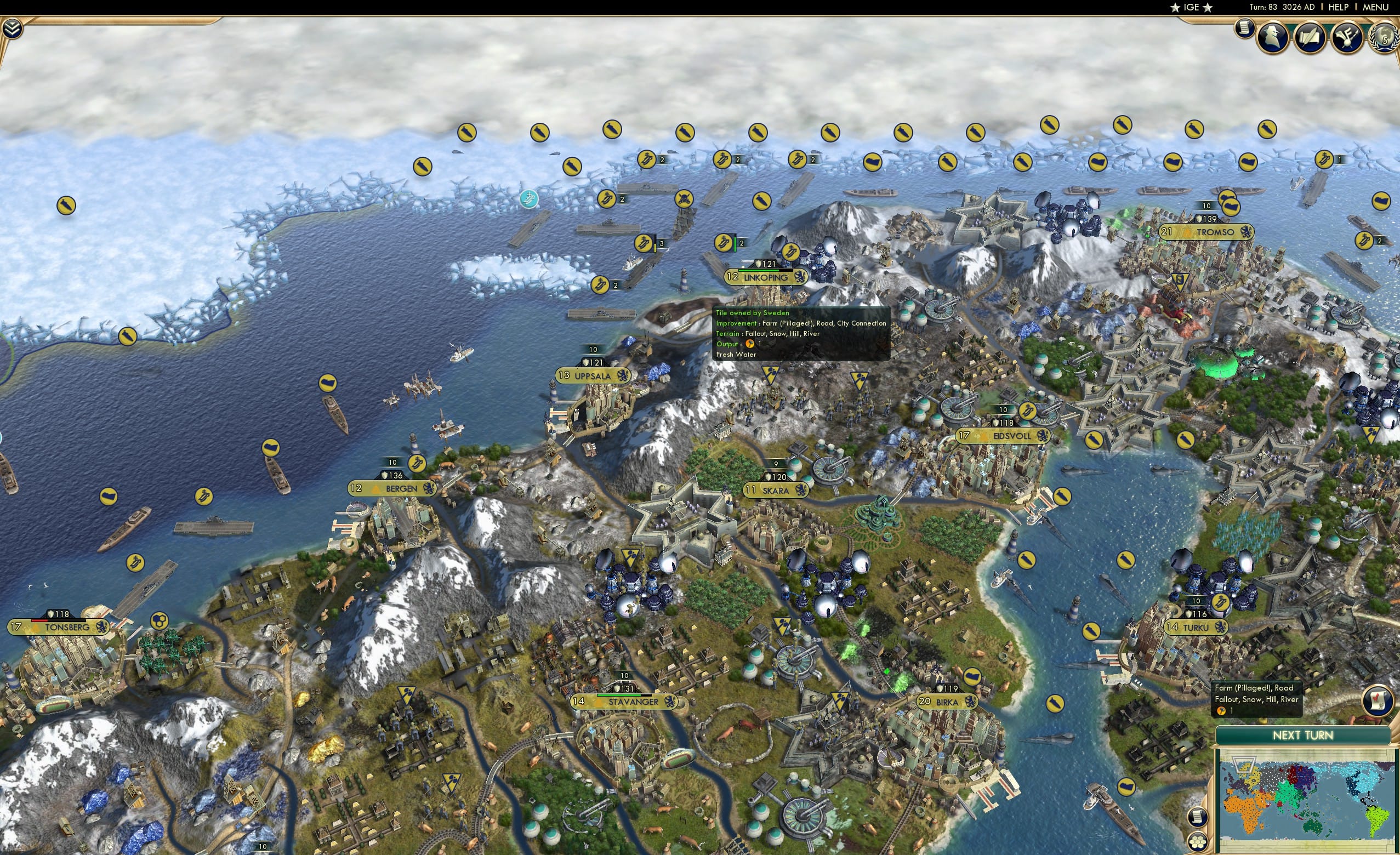Open the HELP menu
The height and width of the screenshot is (855, 1400).
pyautogui.click(x=1339, y=7)
